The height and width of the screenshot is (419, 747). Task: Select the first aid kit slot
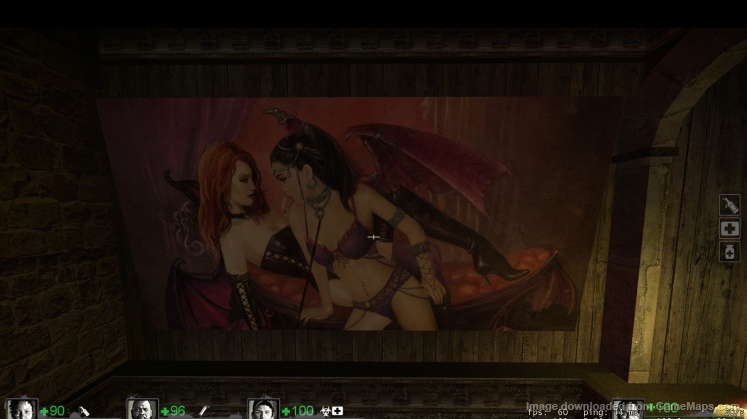pyautogui.click(x=729, y=229)
